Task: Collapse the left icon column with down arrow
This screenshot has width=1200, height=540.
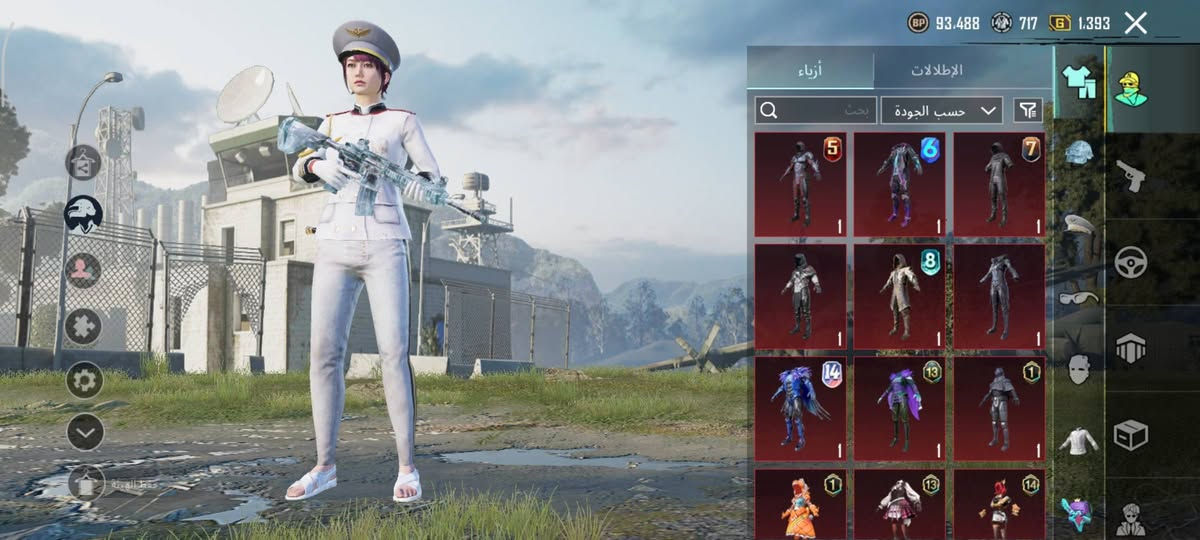Action: click(x=85, y=432)
